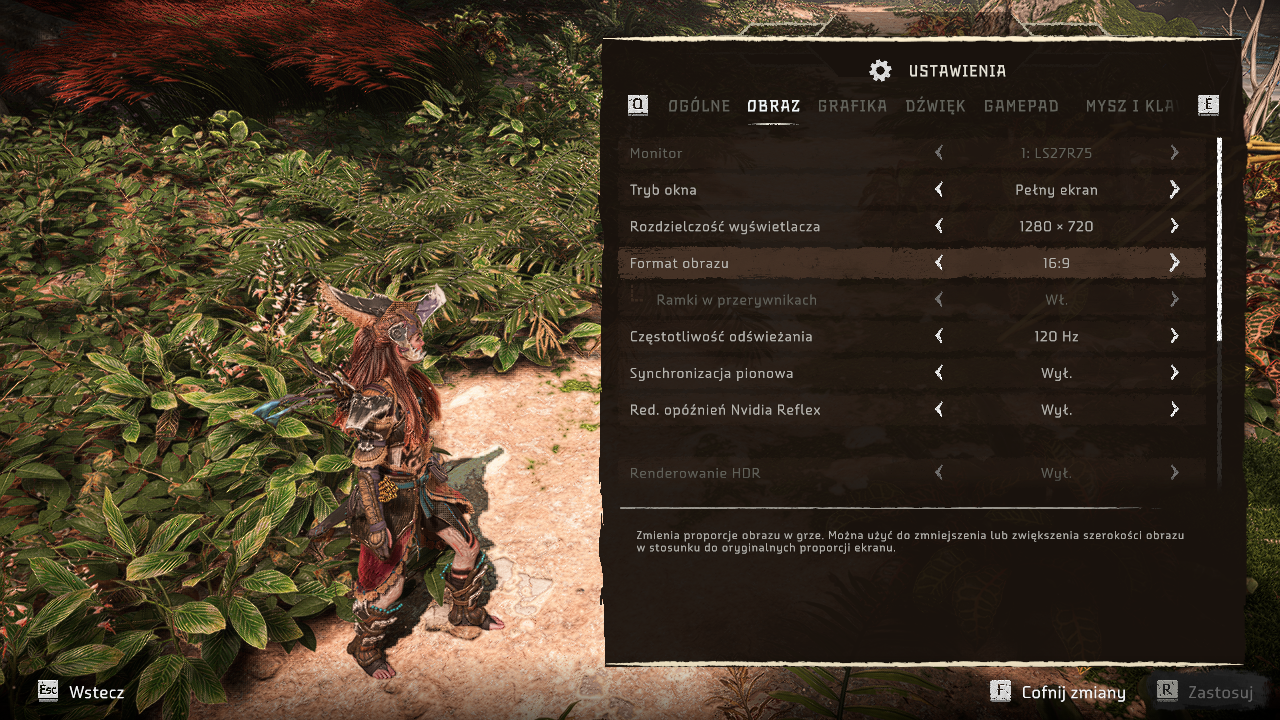Viewport: 1280px width, 720px height.
Task: Open the Grafika tab
Action: pos(852,106)
